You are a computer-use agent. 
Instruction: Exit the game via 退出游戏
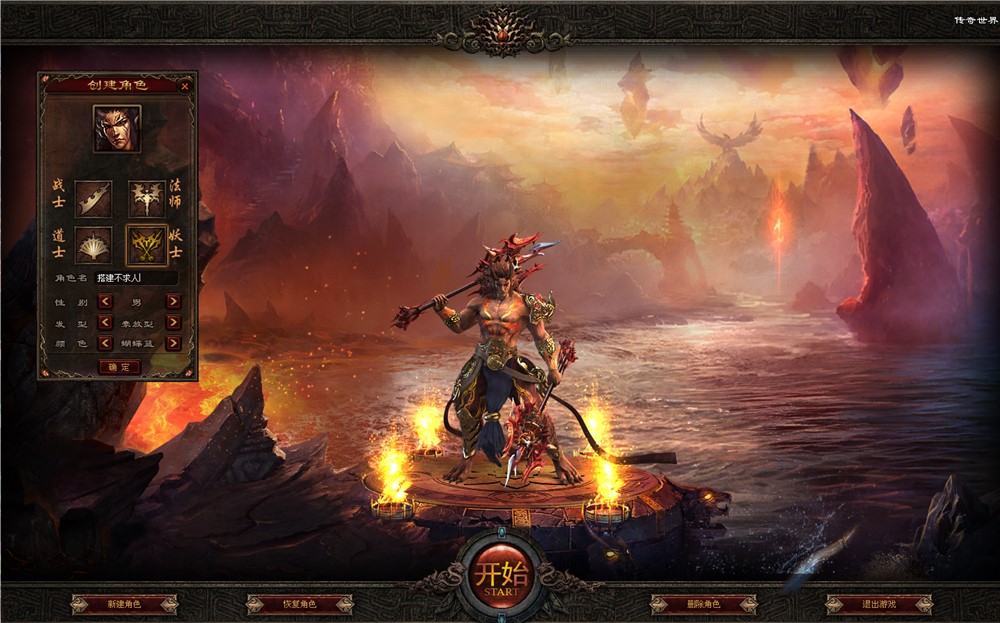coord(879,604)
